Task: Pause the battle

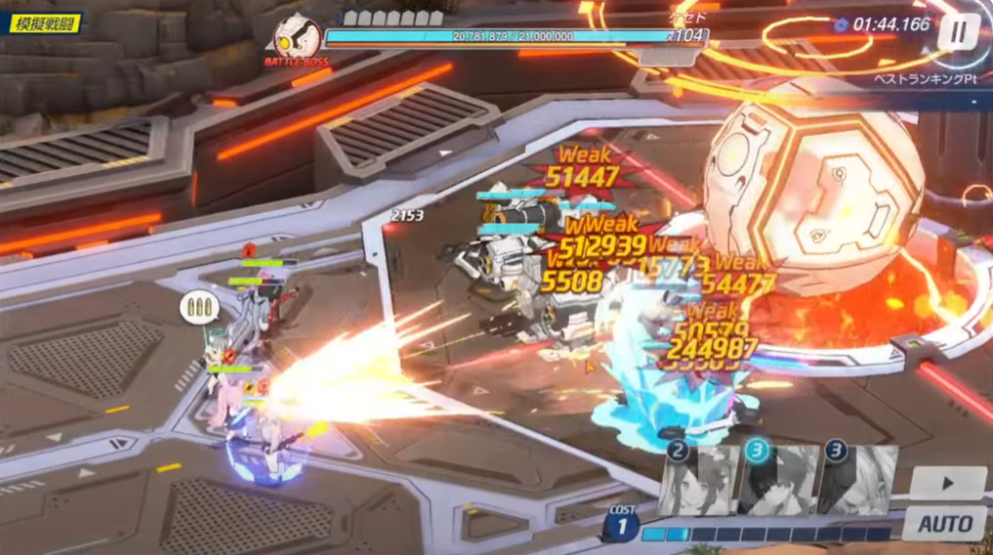Action: click(958, 32)
